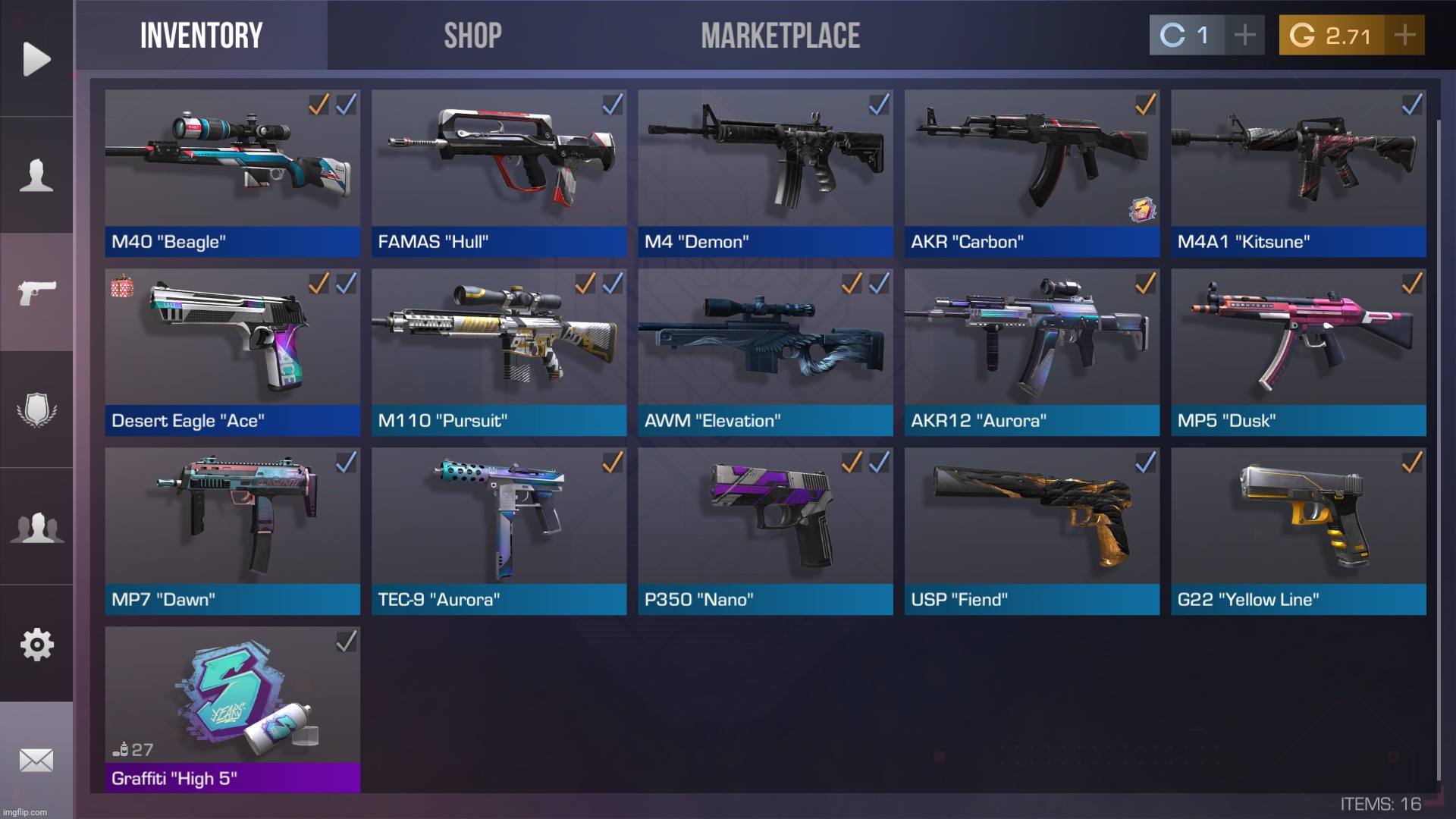The image size is (1456, 819).
Task: Show the friends group page
Action: (x=36, y=527)
